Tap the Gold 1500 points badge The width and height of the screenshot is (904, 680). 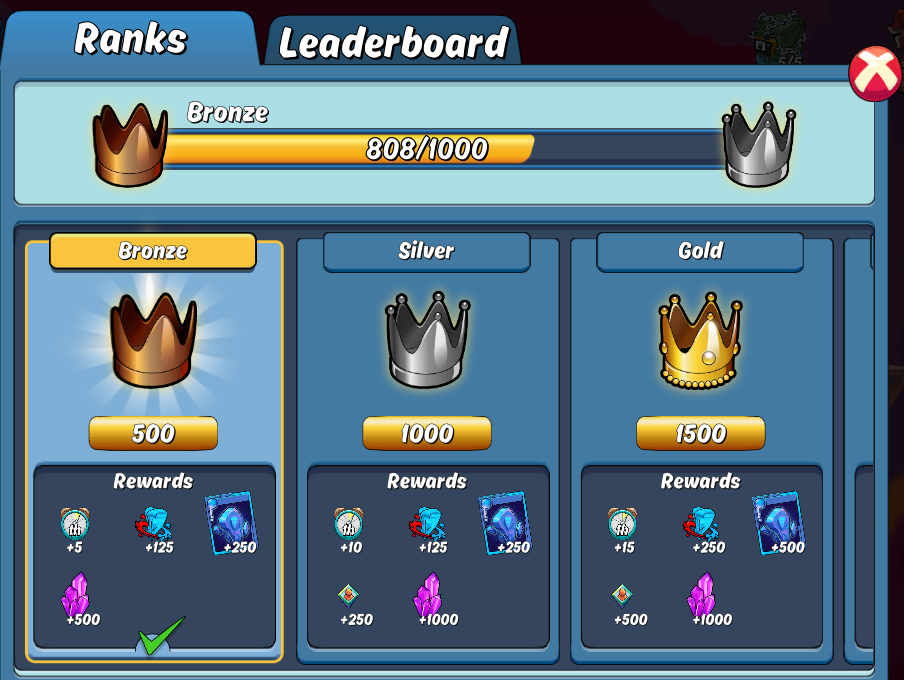click(700, 433)
